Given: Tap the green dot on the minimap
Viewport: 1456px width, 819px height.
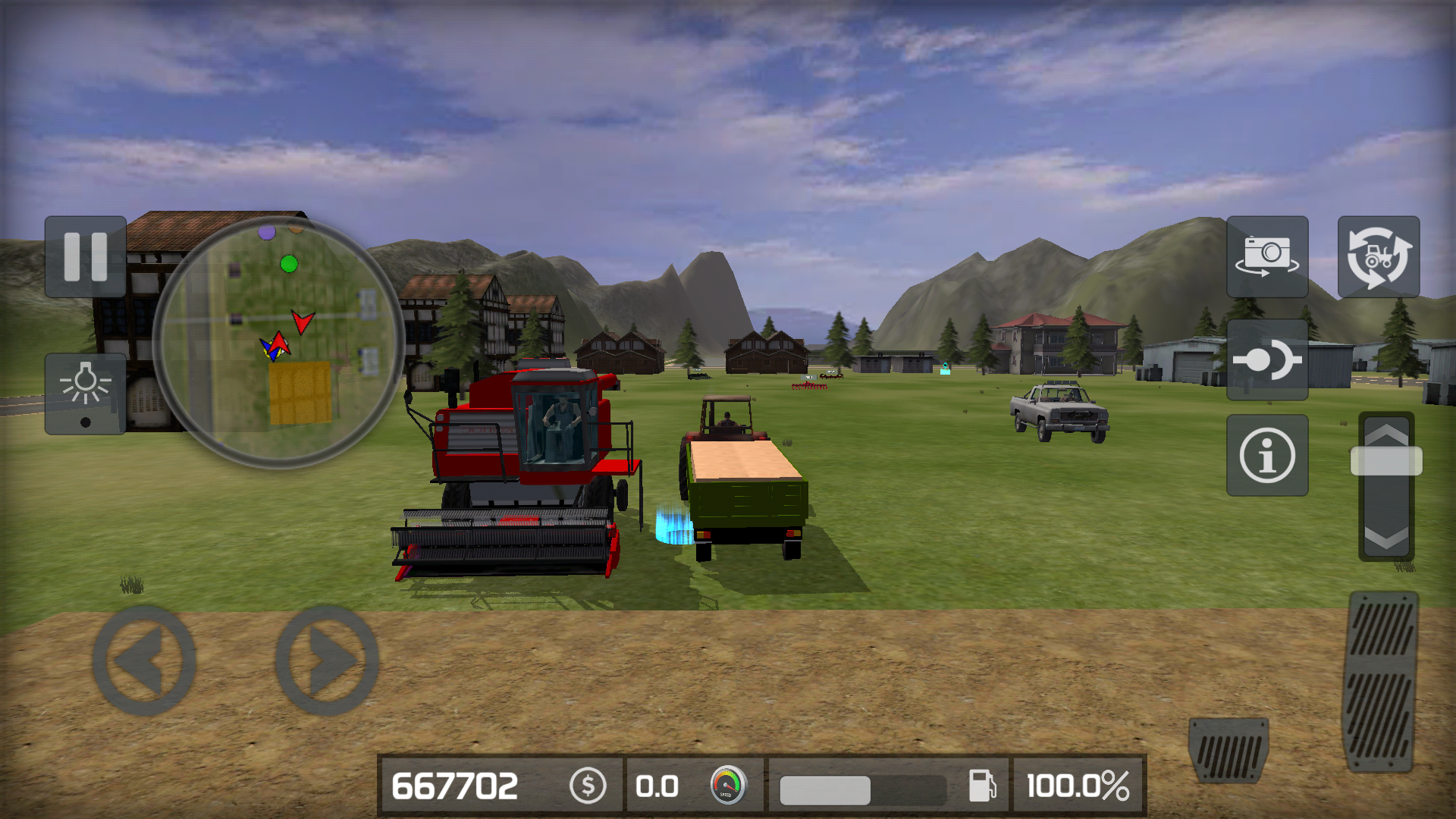Looking at the screenshot, I should coord(287,263).
